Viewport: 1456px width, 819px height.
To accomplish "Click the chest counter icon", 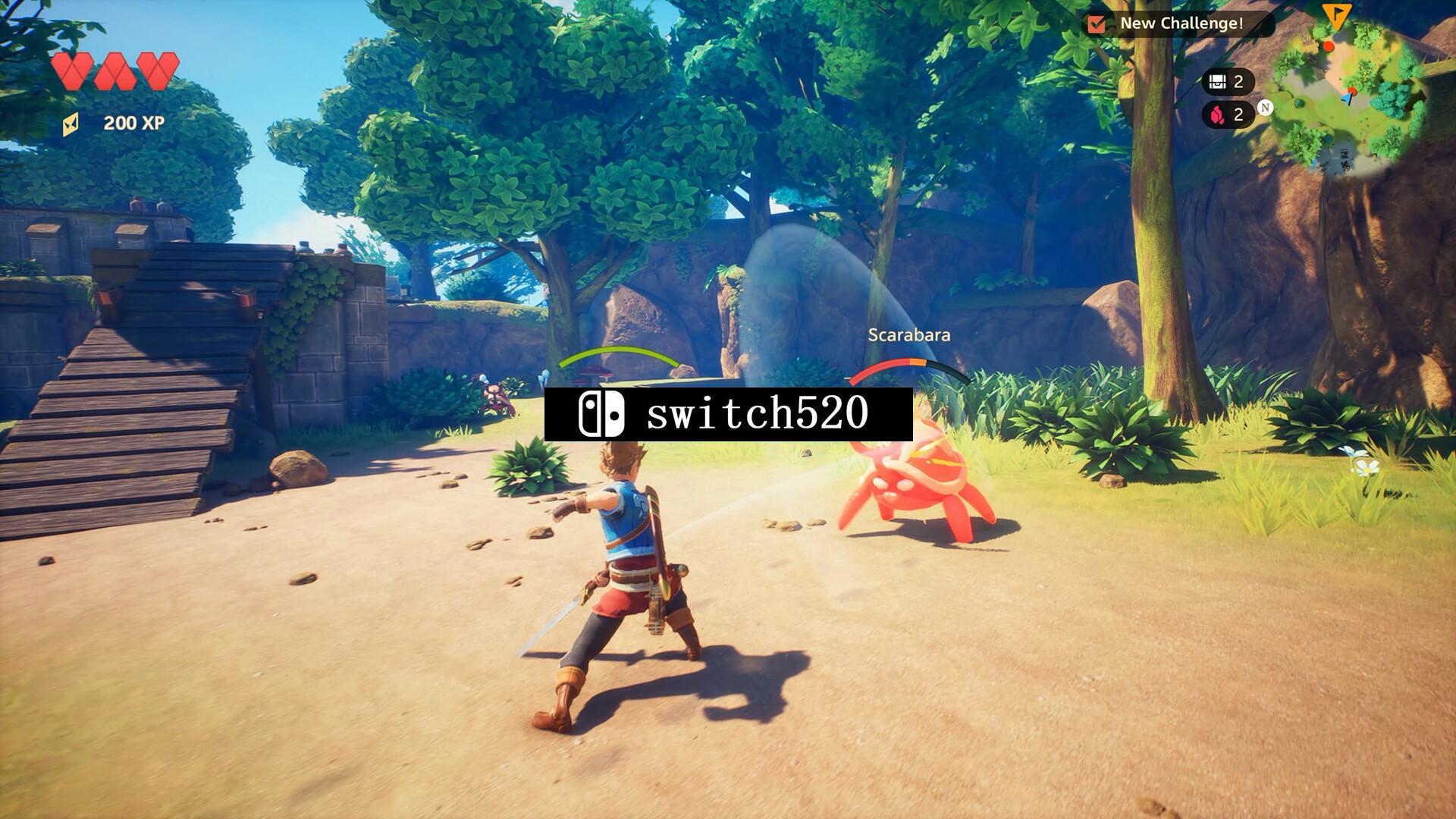I will tap(1216, 81).
